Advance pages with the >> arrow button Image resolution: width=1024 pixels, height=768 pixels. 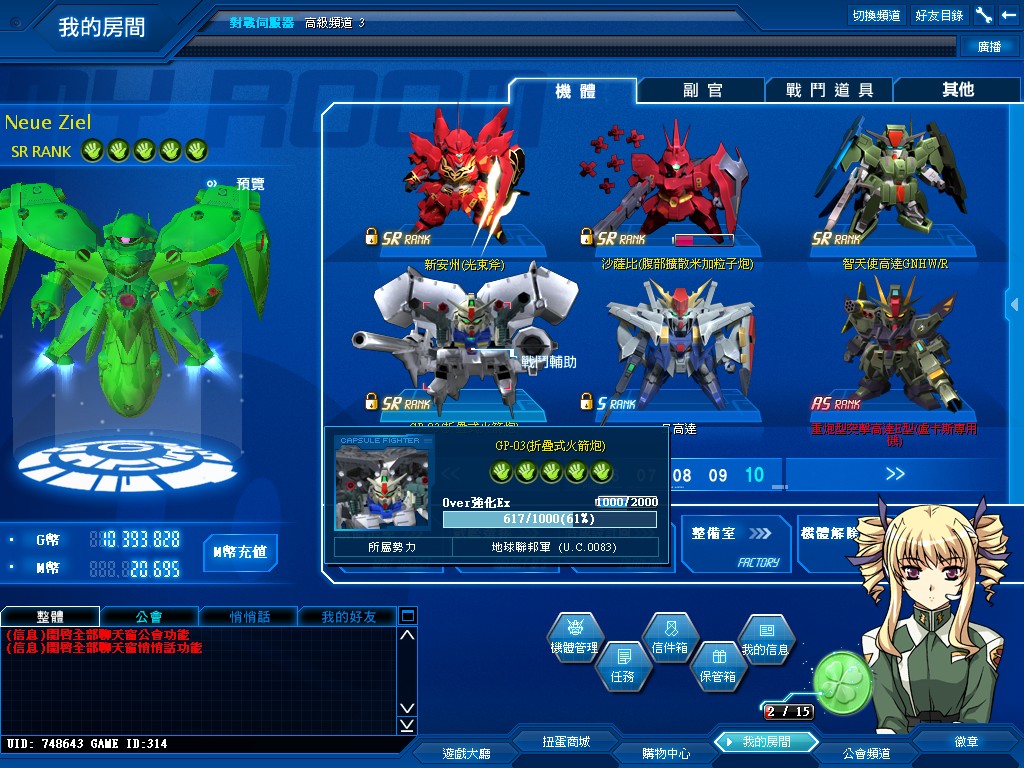tap(894, 474)
